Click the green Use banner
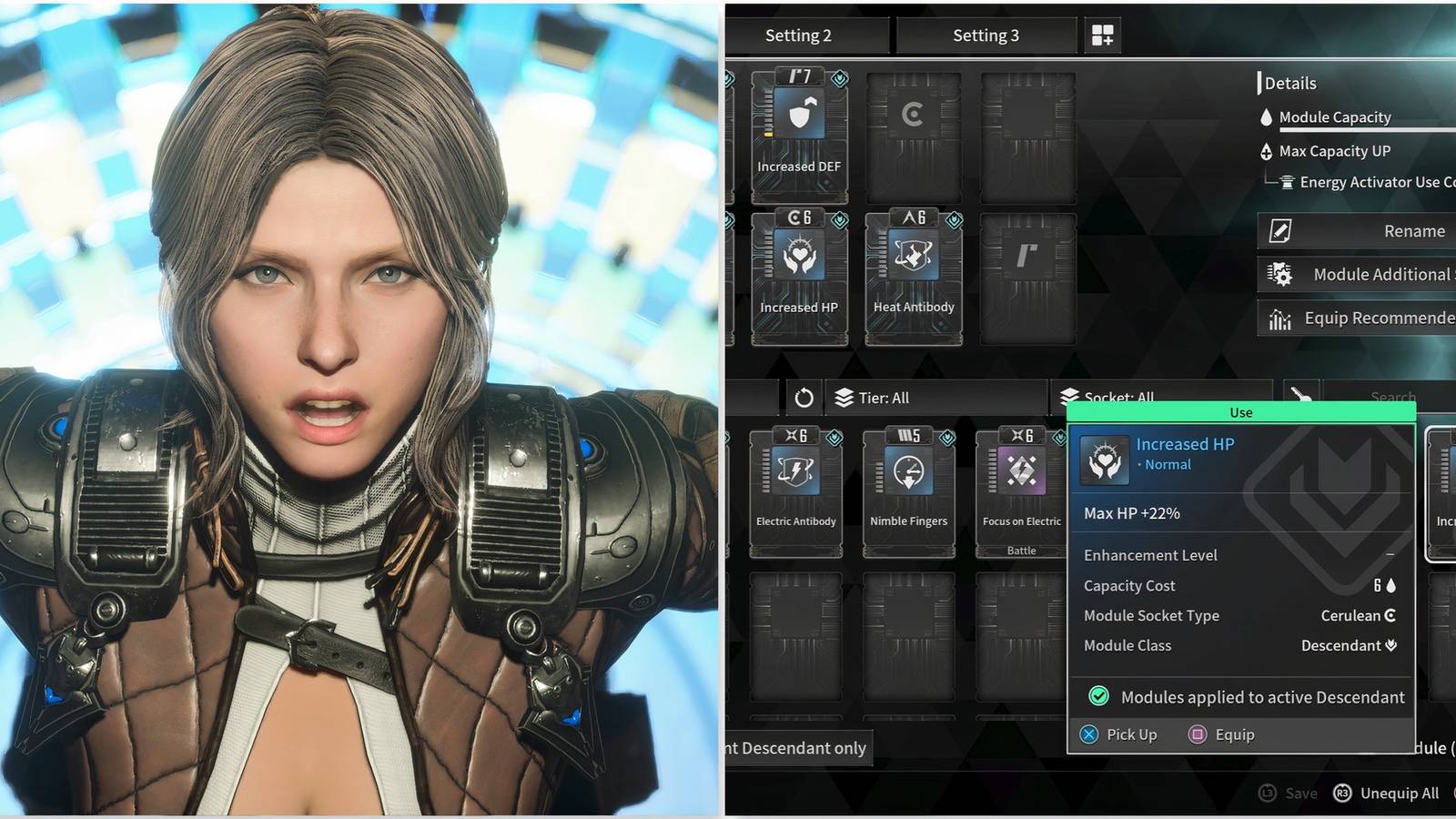This screenshot has width=1456, height=819. [1240, 412]
